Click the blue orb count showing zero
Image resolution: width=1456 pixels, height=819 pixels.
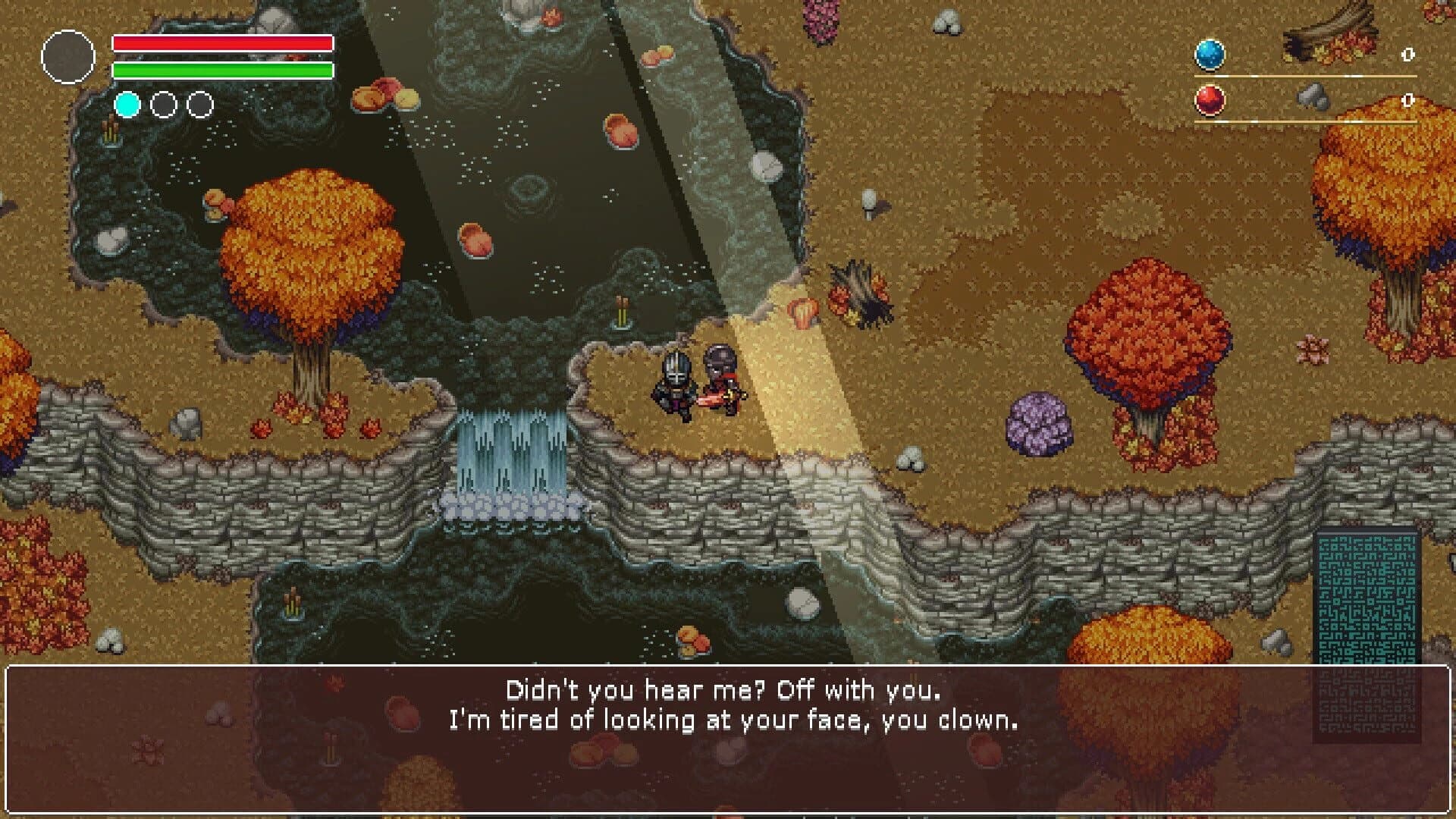1409,54
